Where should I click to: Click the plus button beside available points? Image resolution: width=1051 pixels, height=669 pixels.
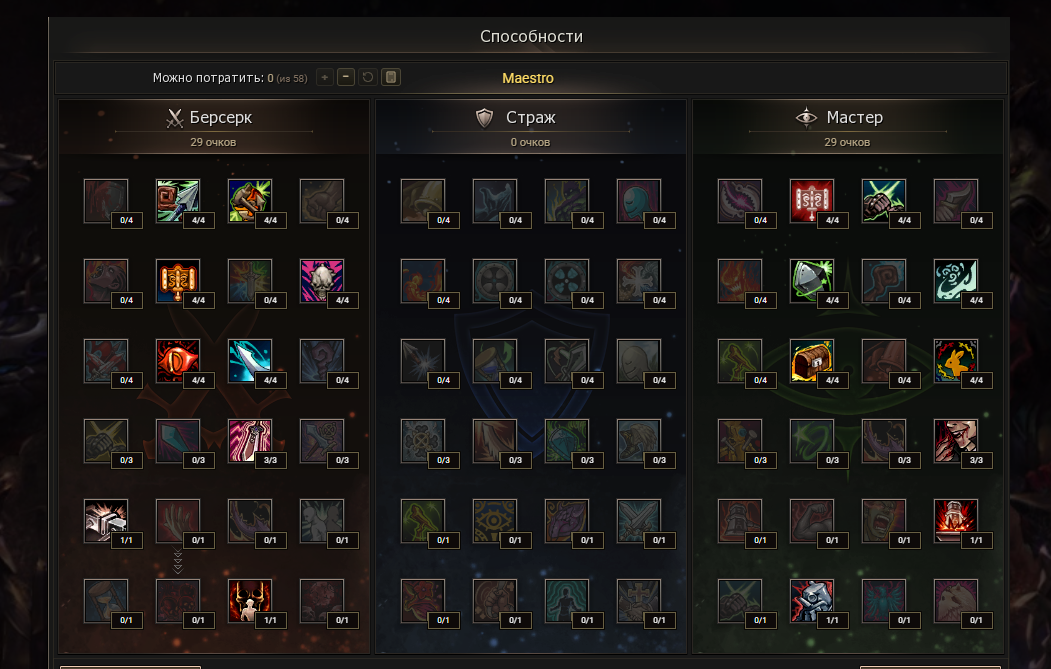point(325,77)
